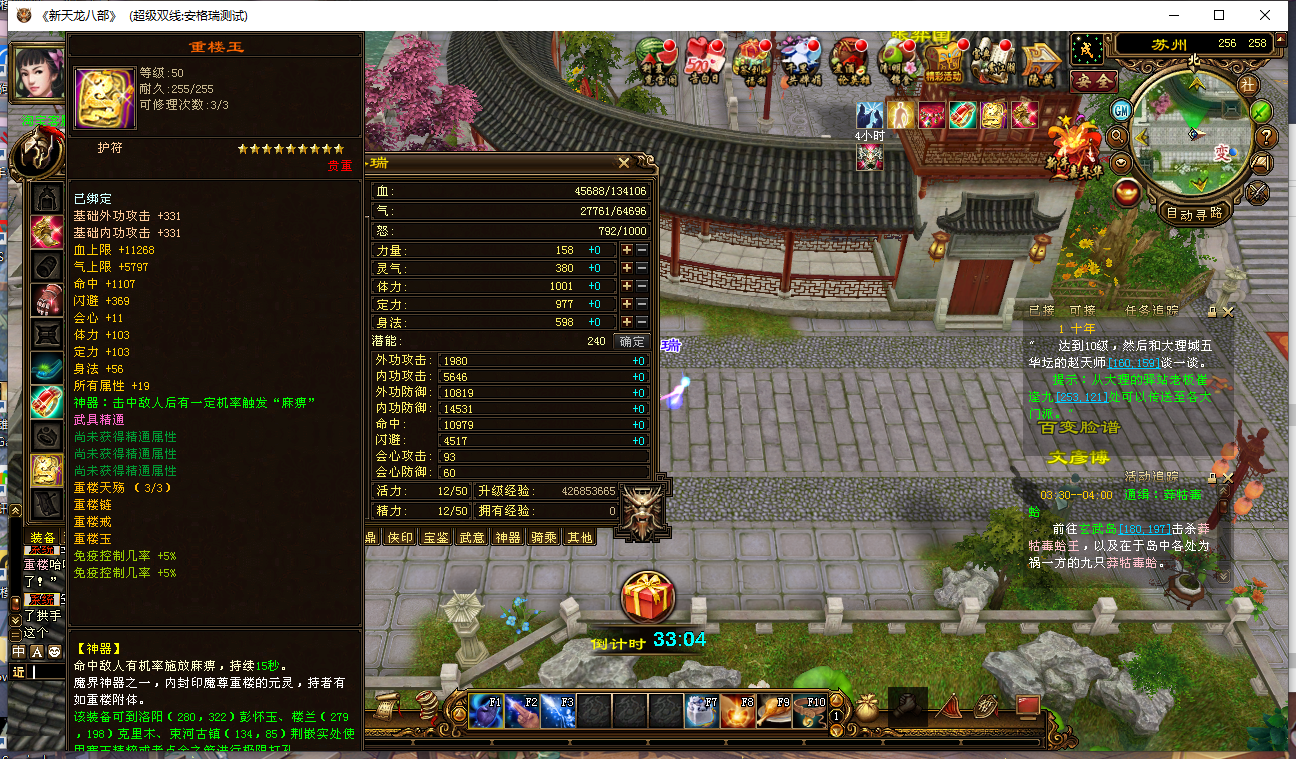Increase 力量 using its plus button
1296x759 pixels.
(627, 250)
